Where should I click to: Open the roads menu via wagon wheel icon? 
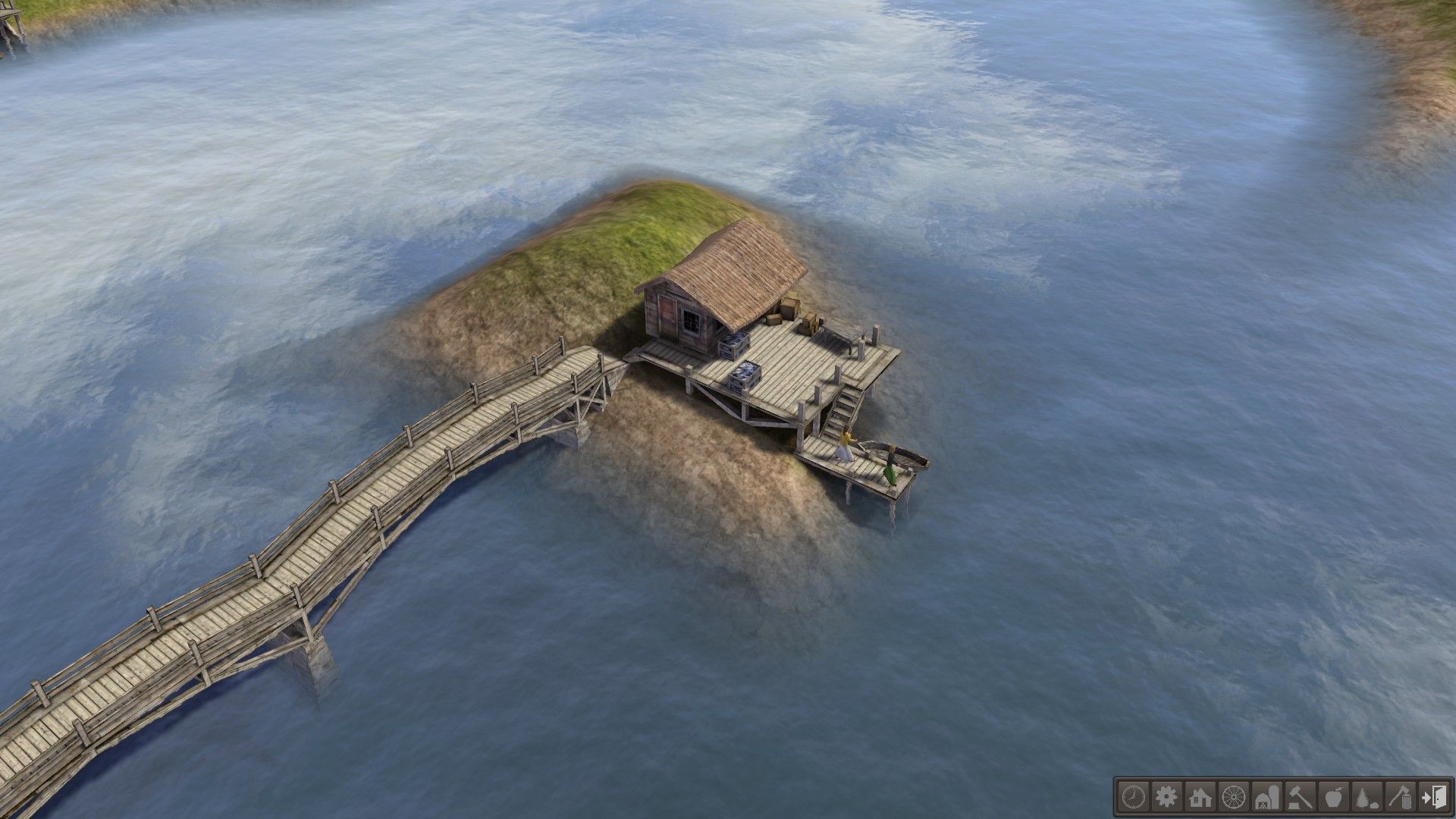(x=1233, y=796)
